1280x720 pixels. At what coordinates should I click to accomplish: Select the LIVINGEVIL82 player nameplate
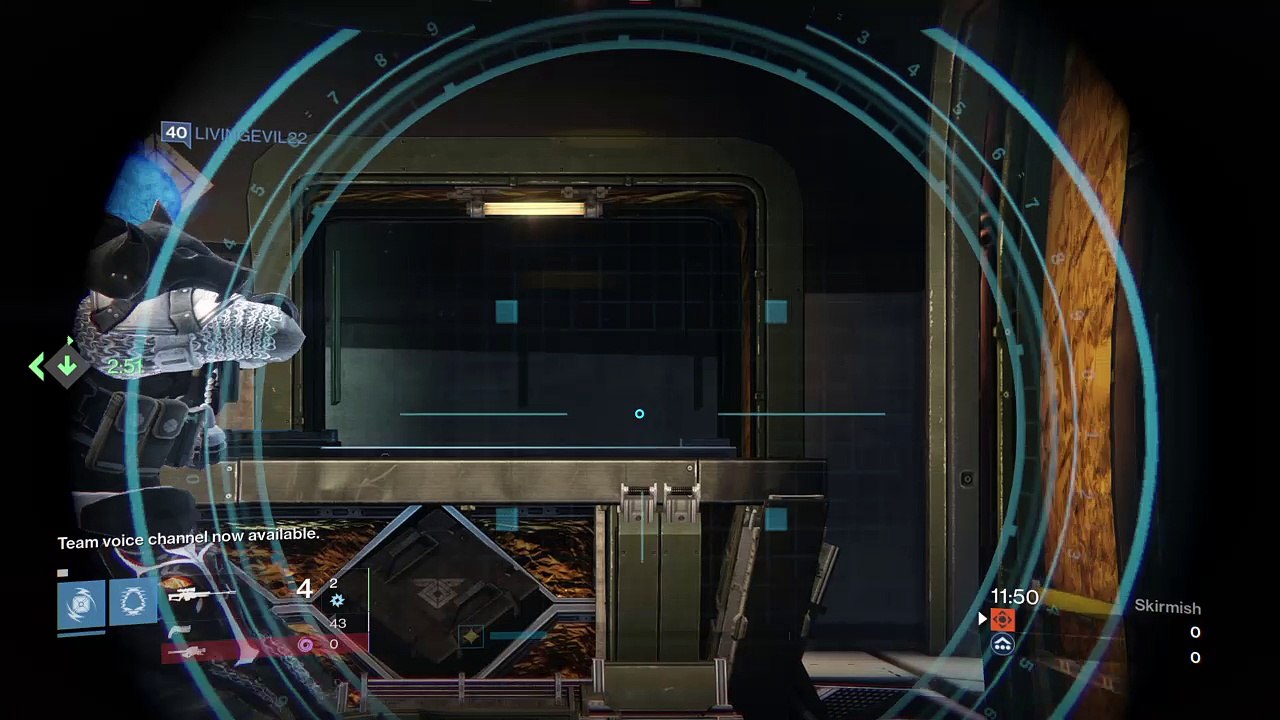[234, 135]
